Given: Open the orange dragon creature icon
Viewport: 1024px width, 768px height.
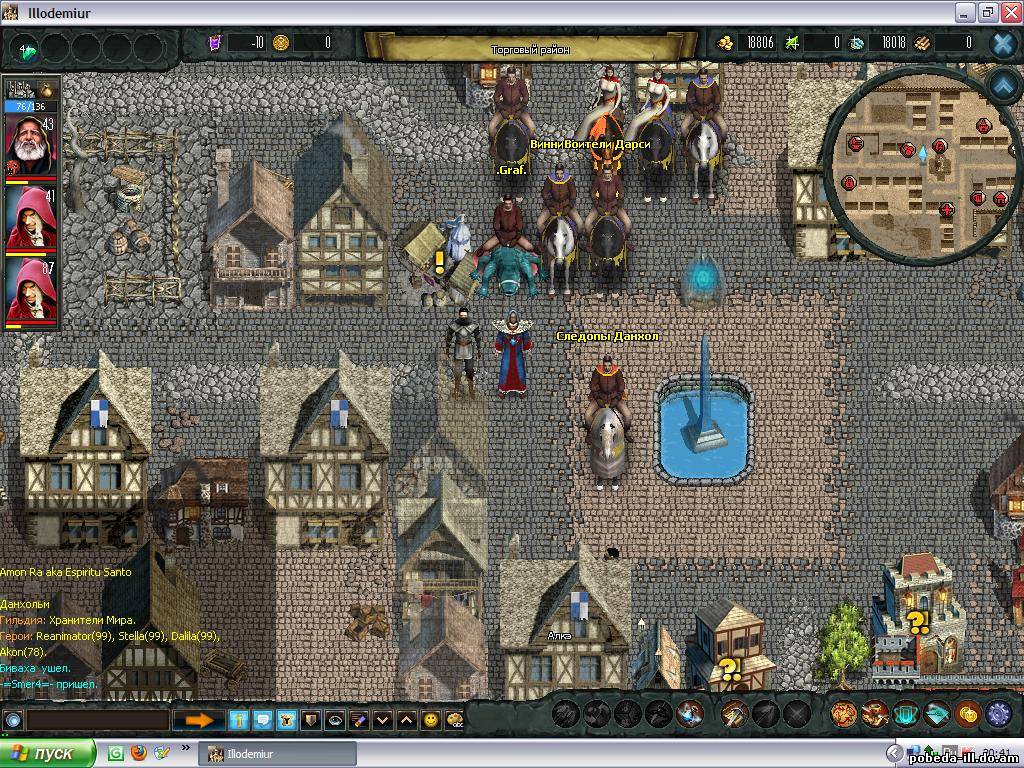Looking at the screenshot, I should click(x=845, y=713).
